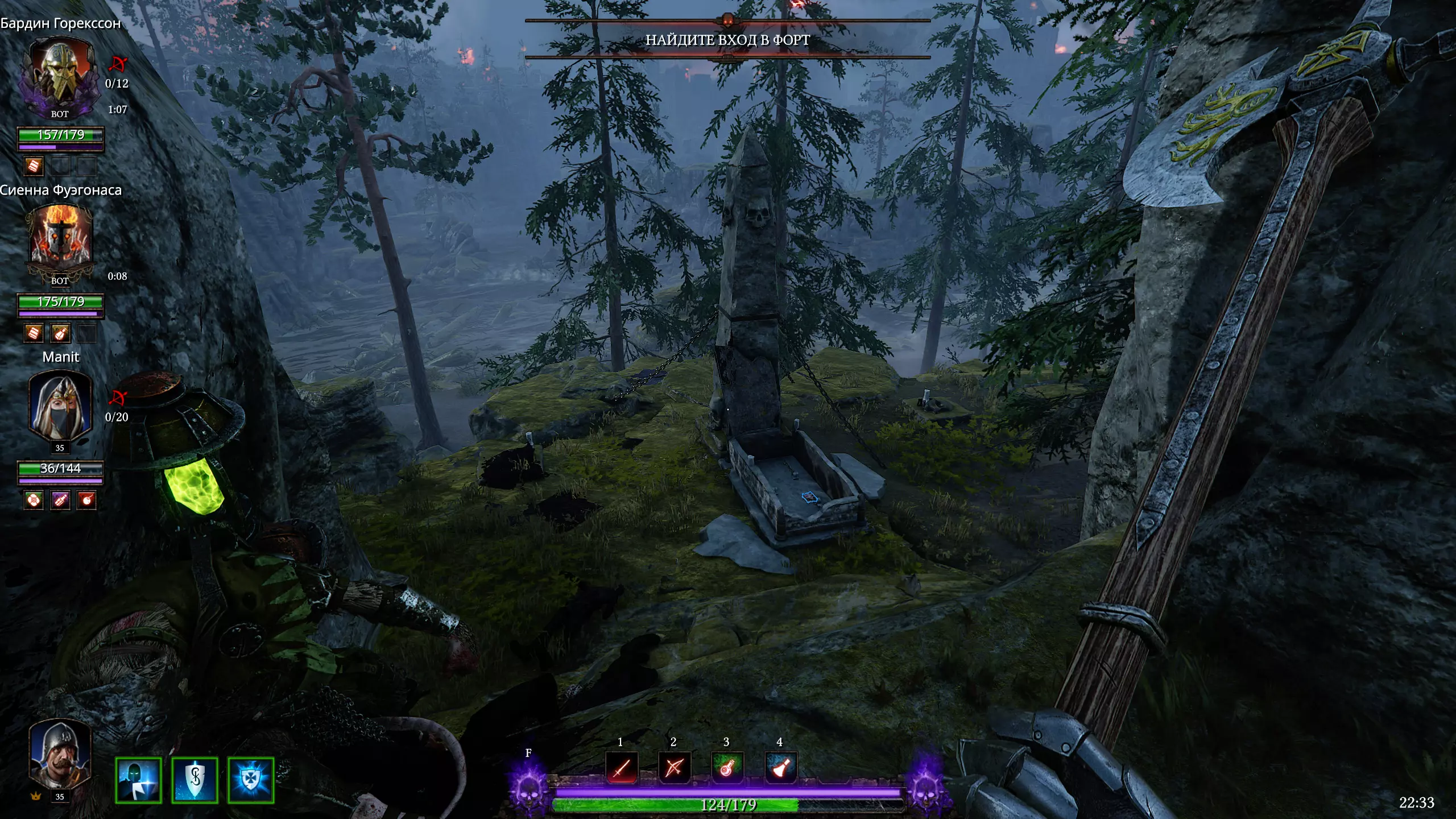The width and height of the screenshot is (1456, 819).
Task: Use the healing potion in slot 3
Action: (x=727, y=768)
